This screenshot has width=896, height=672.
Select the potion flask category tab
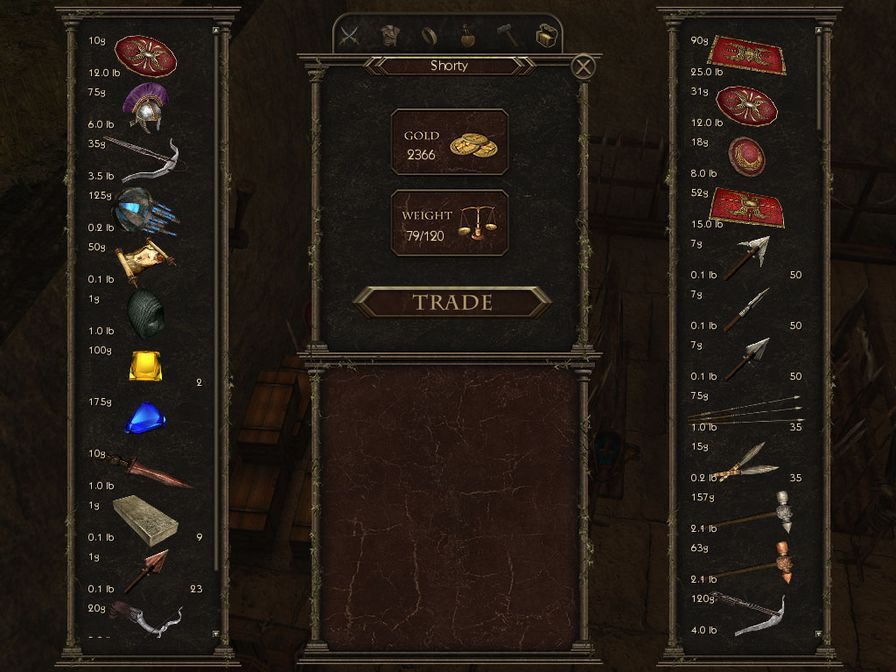pyautogui.click(x=468, y=36)
